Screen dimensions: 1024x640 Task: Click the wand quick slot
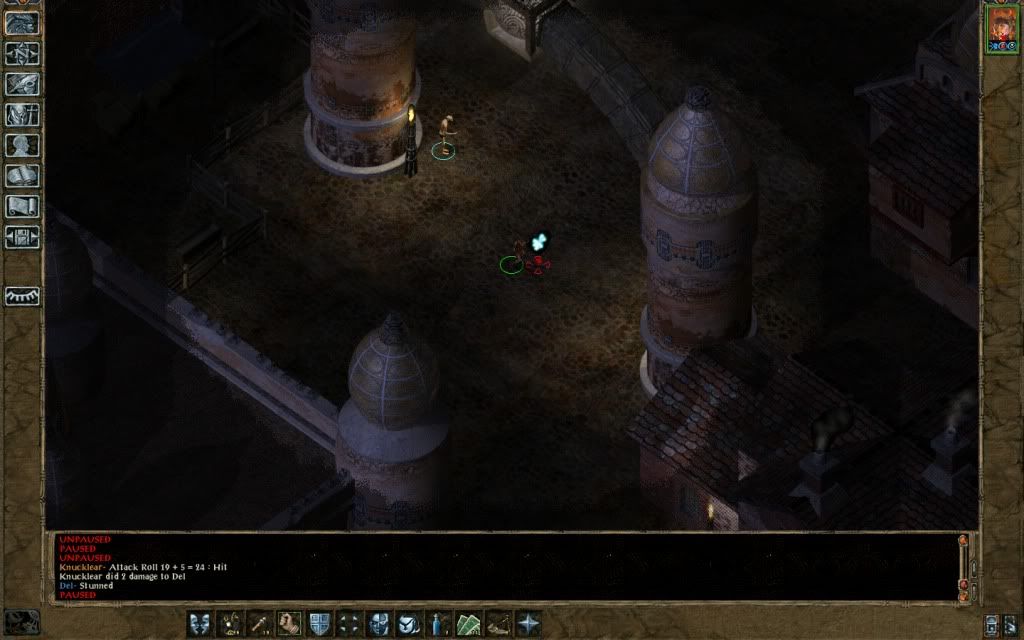point(260,623)
